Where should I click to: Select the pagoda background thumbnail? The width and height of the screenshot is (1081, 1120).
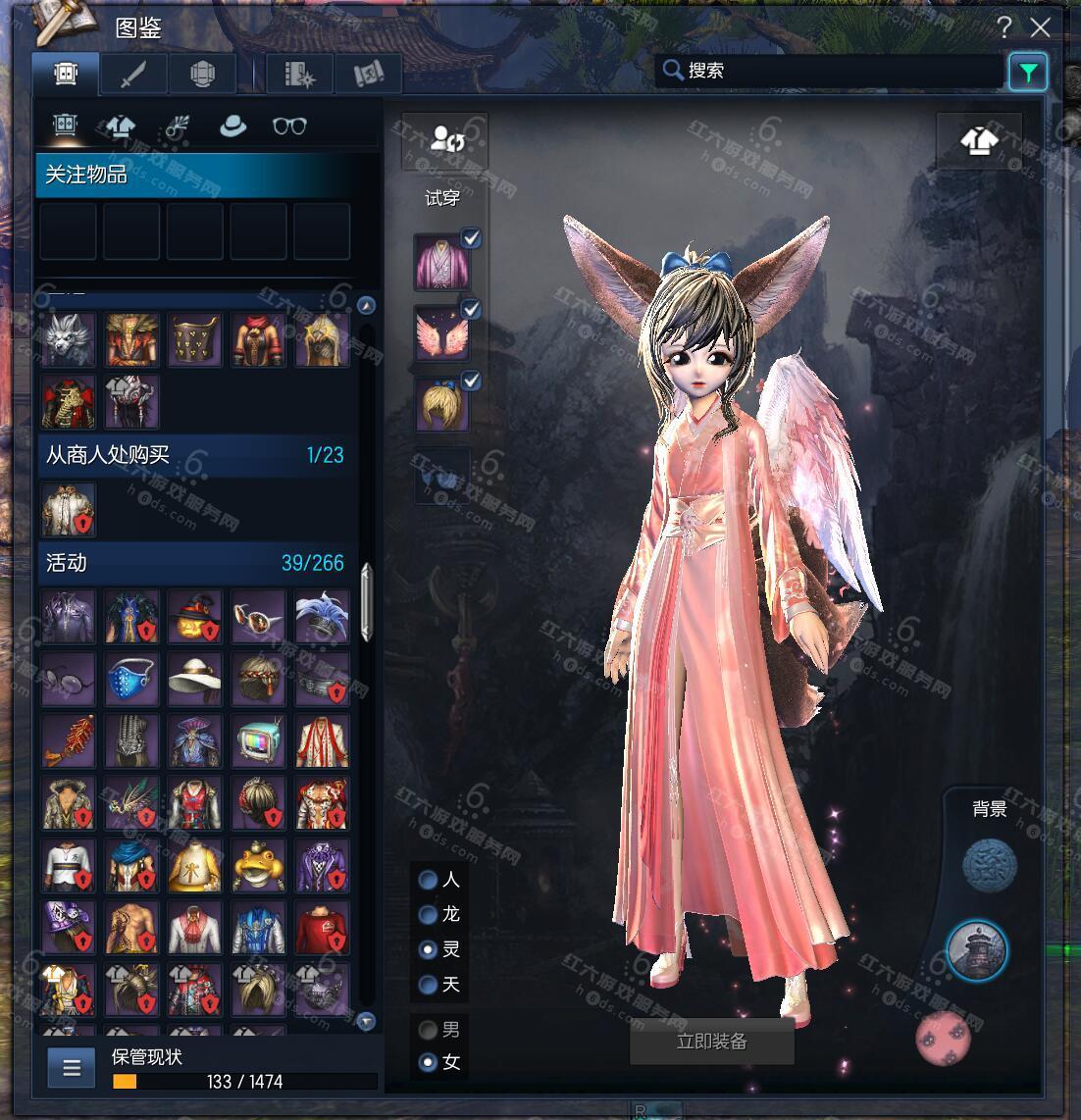[977, 951]
